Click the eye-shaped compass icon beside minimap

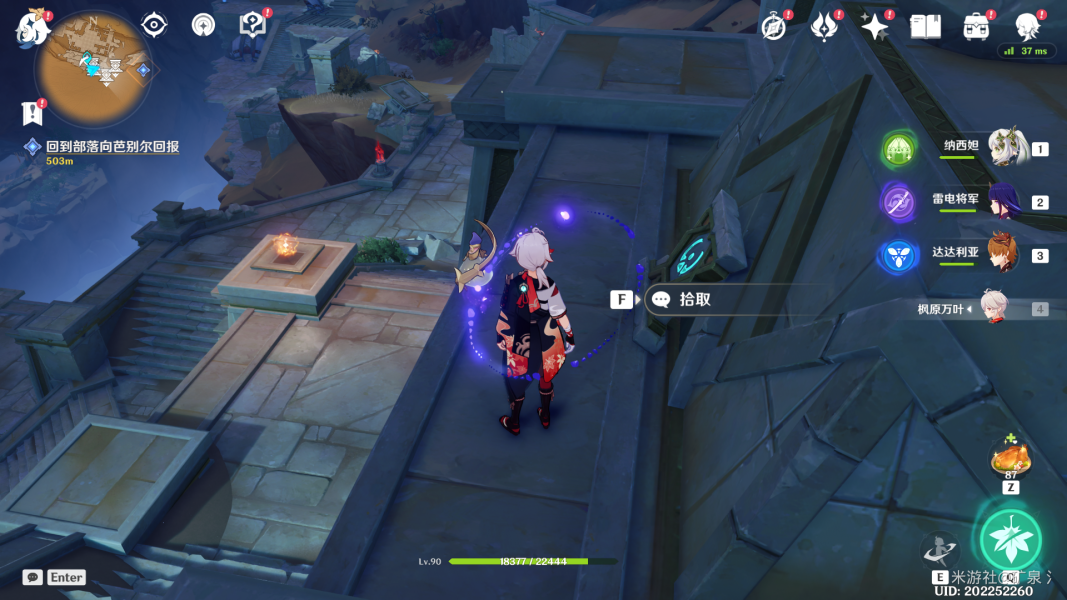(154, 25)
